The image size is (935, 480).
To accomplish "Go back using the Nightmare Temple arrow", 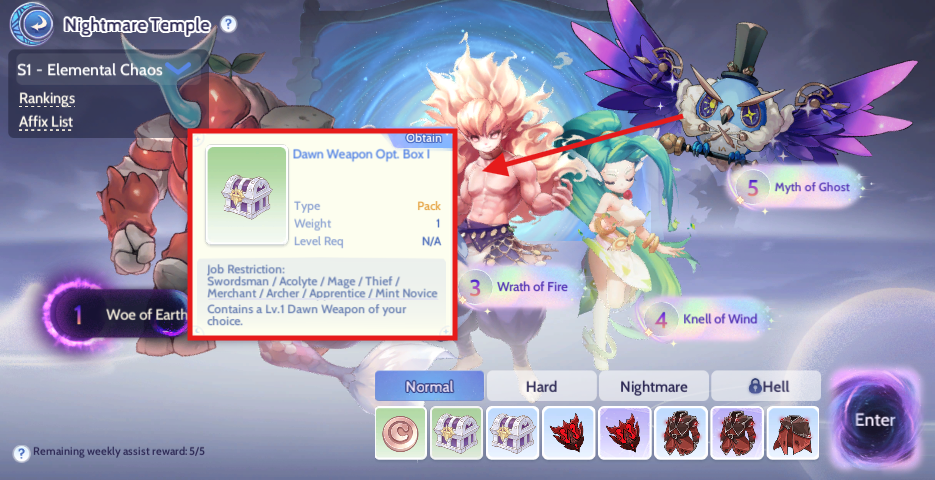I will [x=37, y=24].
